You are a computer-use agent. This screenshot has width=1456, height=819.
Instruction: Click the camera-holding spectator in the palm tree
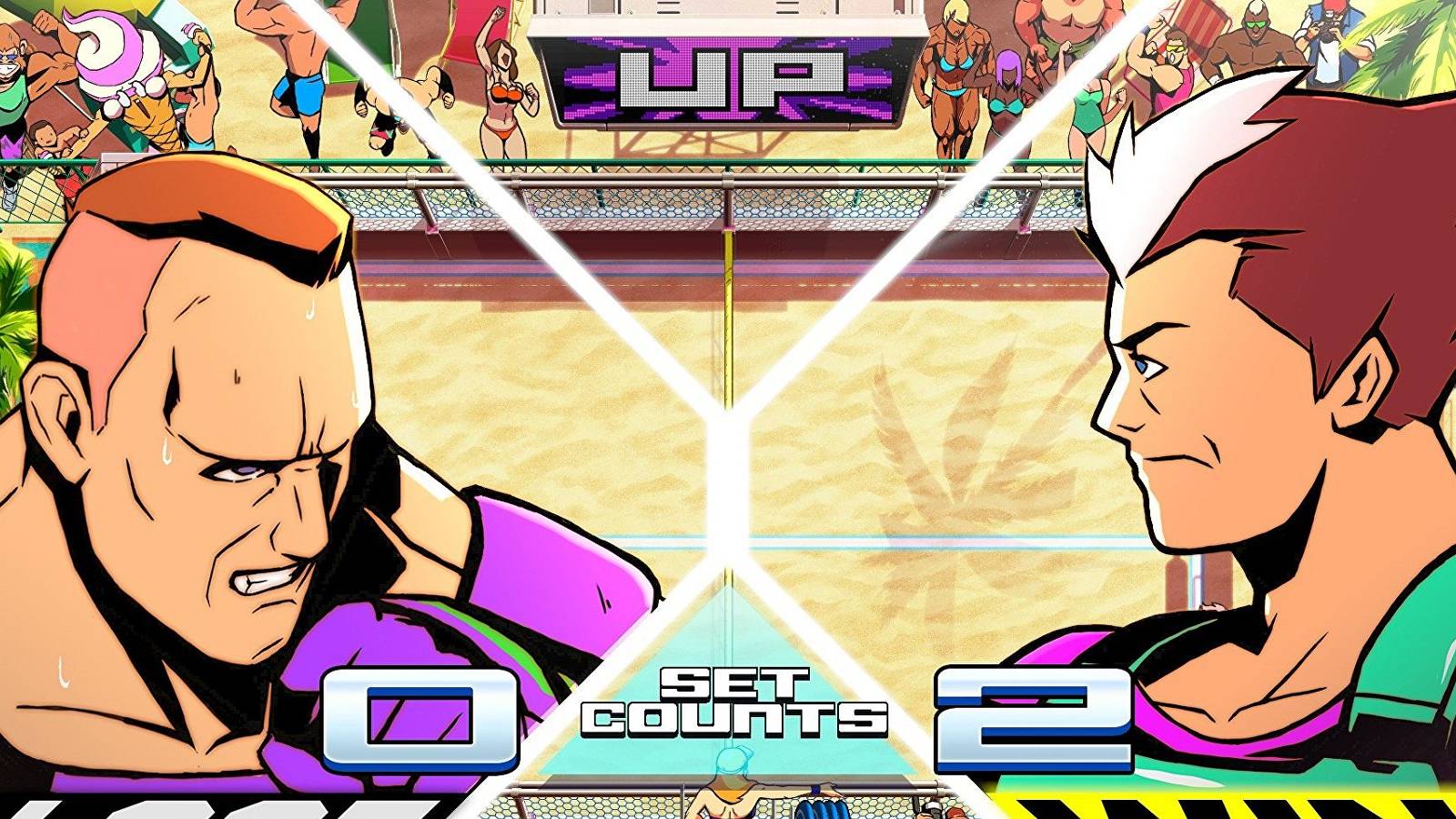point(1329,27)
